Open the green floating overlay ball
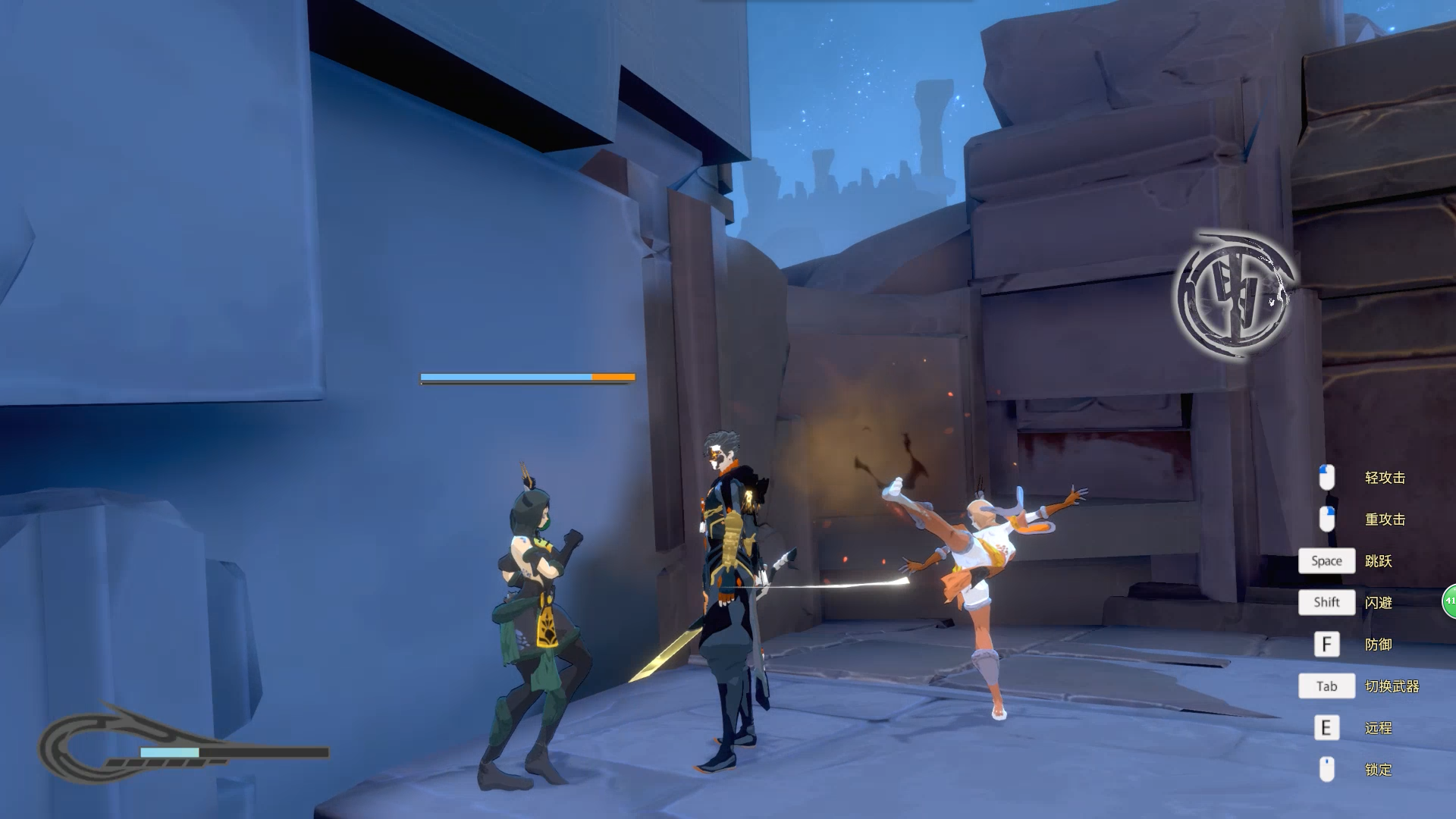 tap(1449, 601)
